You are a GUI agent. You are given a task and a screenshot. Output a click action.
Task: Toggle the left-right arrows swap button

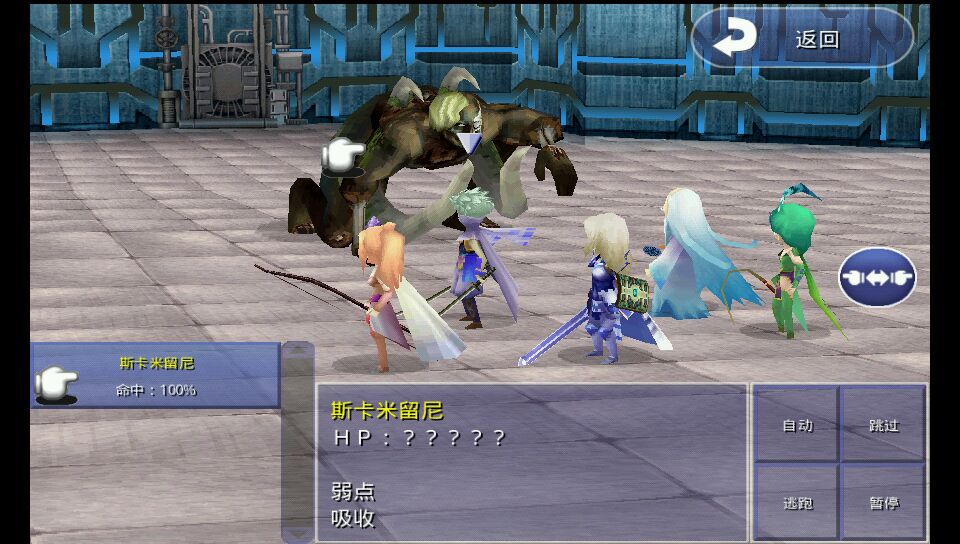click(877, 277)
